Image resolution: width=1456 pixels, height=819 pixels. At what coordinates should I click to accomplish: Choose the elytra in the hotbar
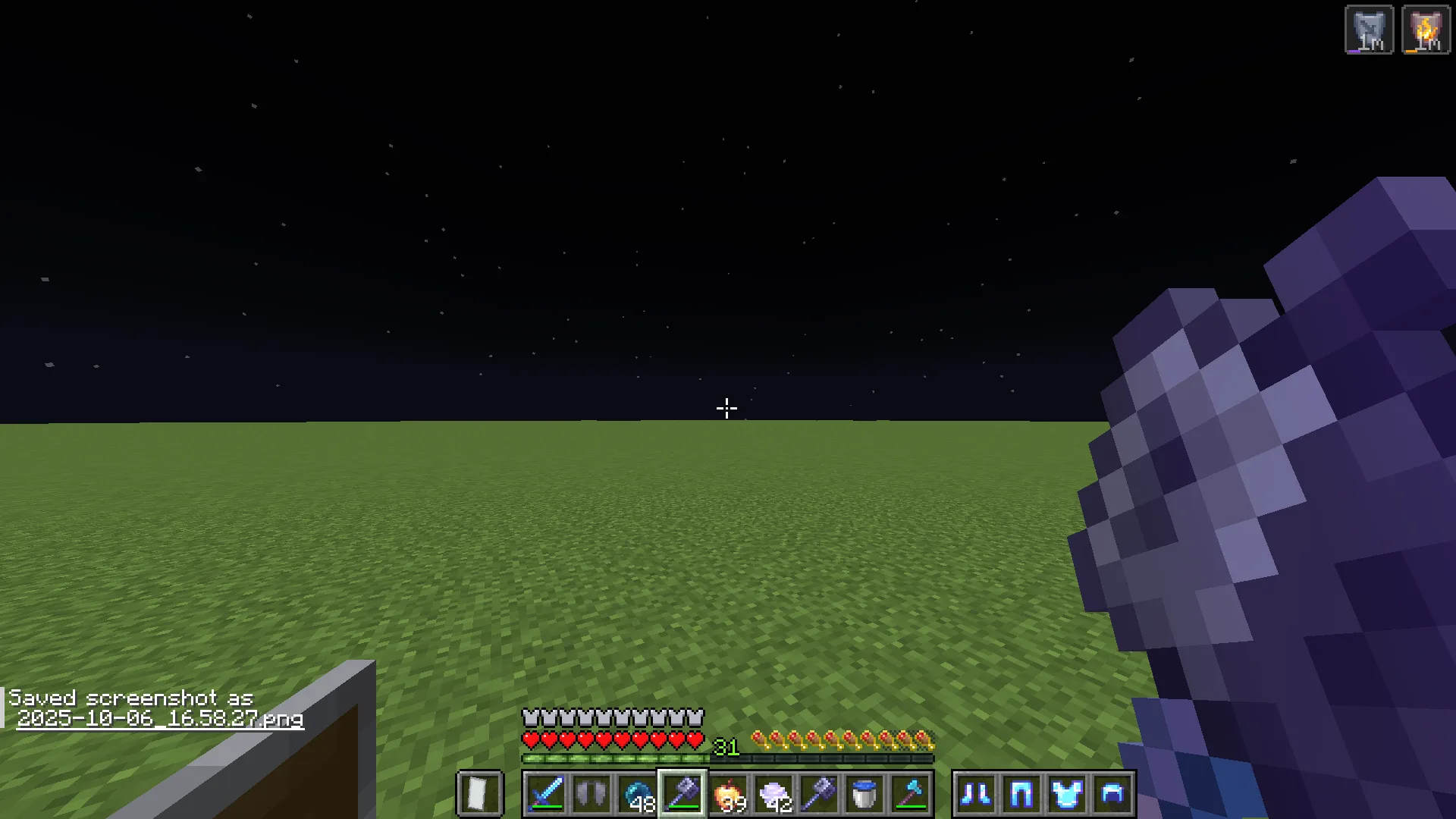[x=591, y=794]
